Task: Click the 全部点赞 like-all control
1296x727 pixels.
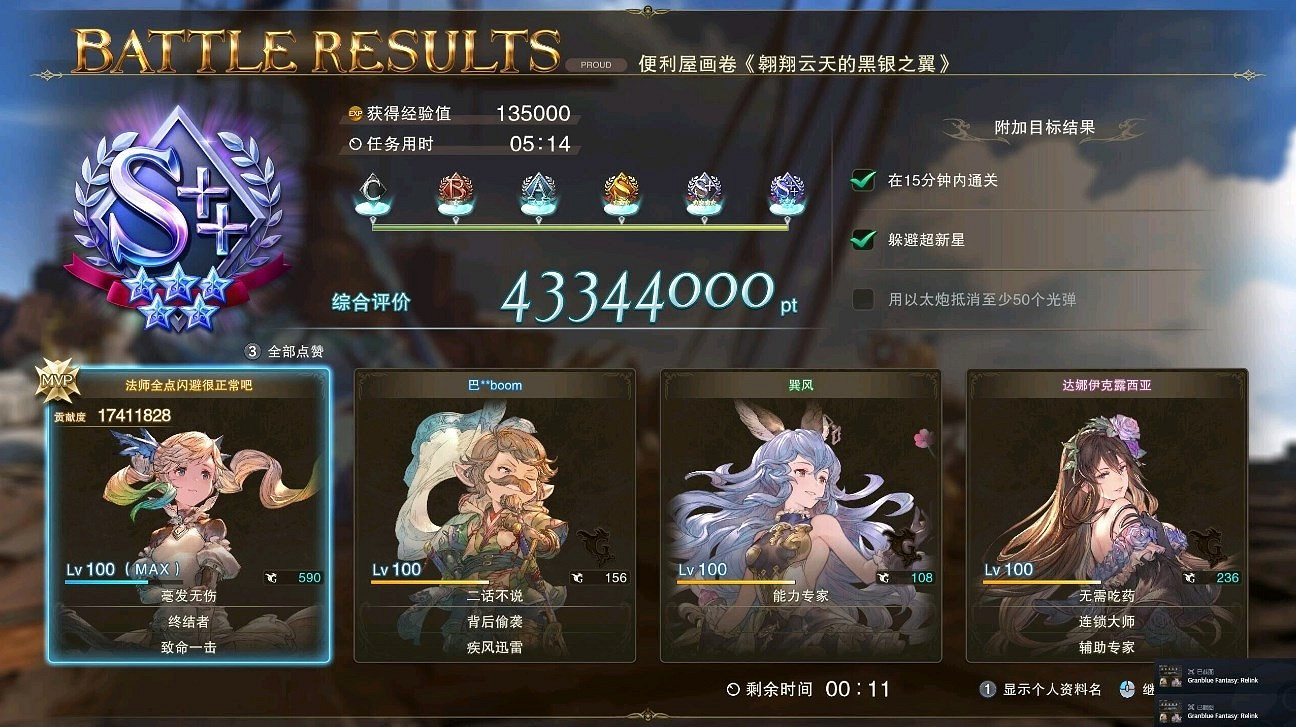Action: pos(281,352)
